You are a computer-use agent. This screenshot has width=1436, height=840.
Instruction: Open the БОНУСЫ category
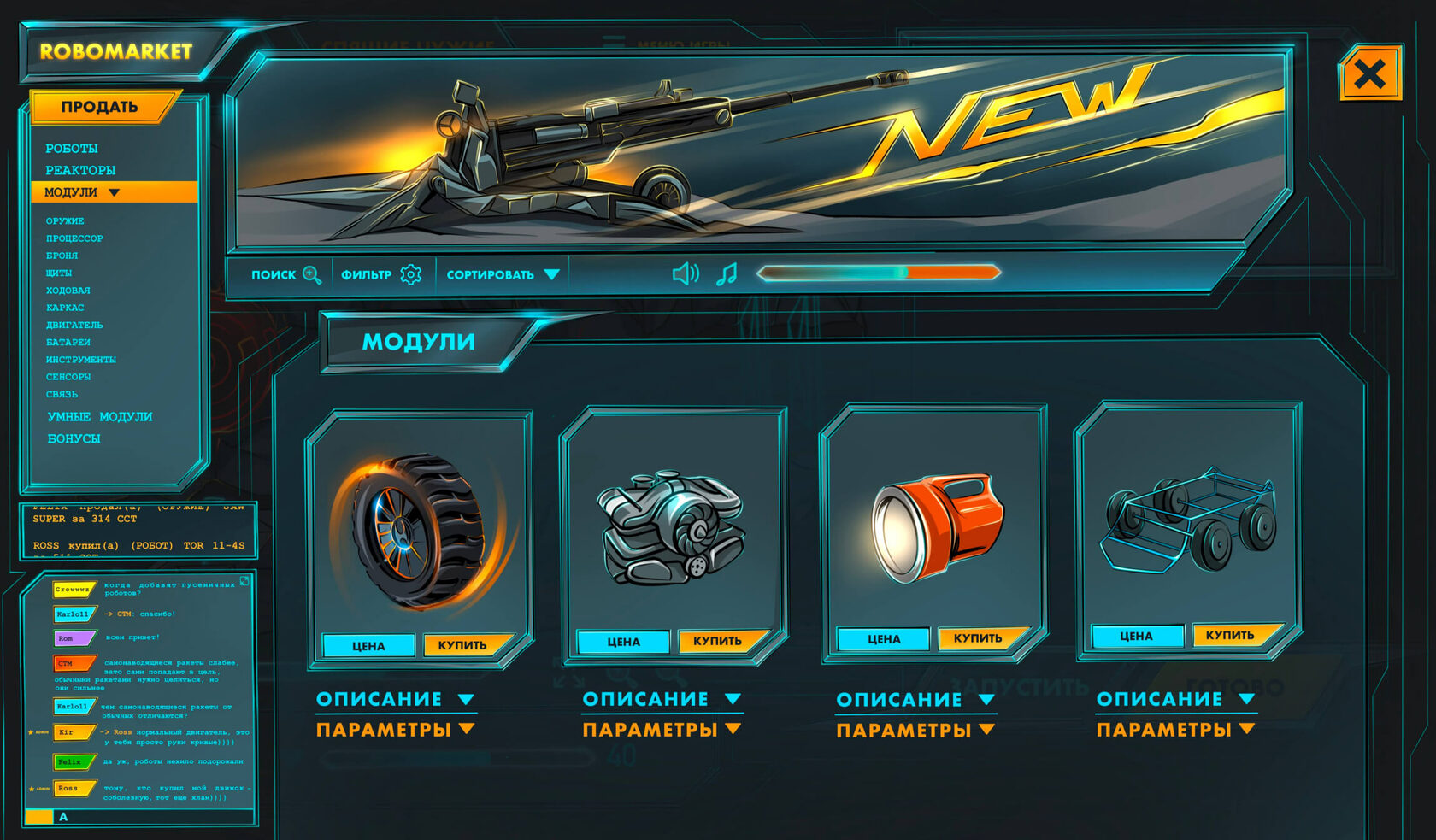(x=74, y=438)
